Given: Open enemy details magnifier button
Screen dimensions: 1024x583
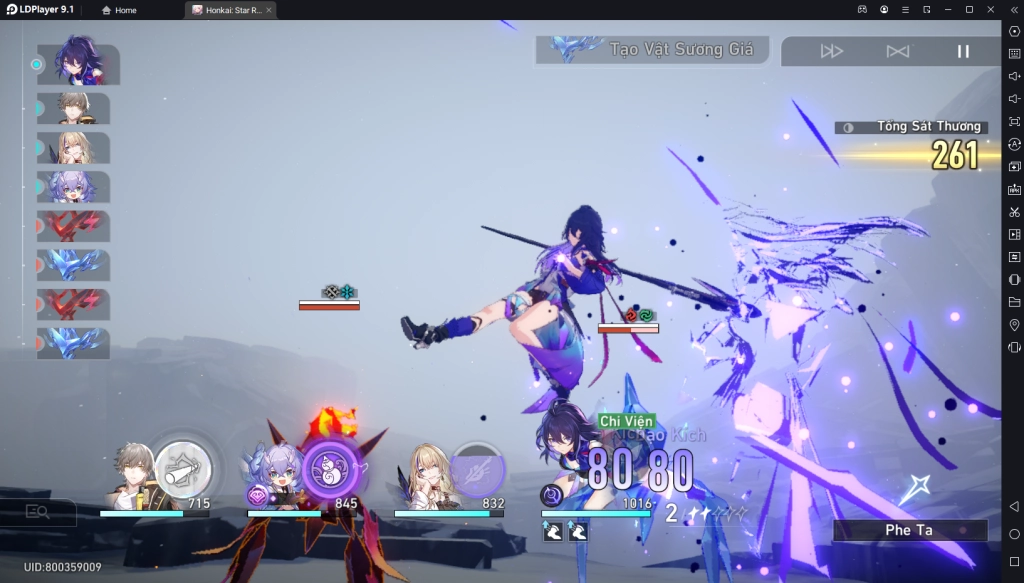Looking at the screenshot, I should pyautogui.click(x=38, y=512).
